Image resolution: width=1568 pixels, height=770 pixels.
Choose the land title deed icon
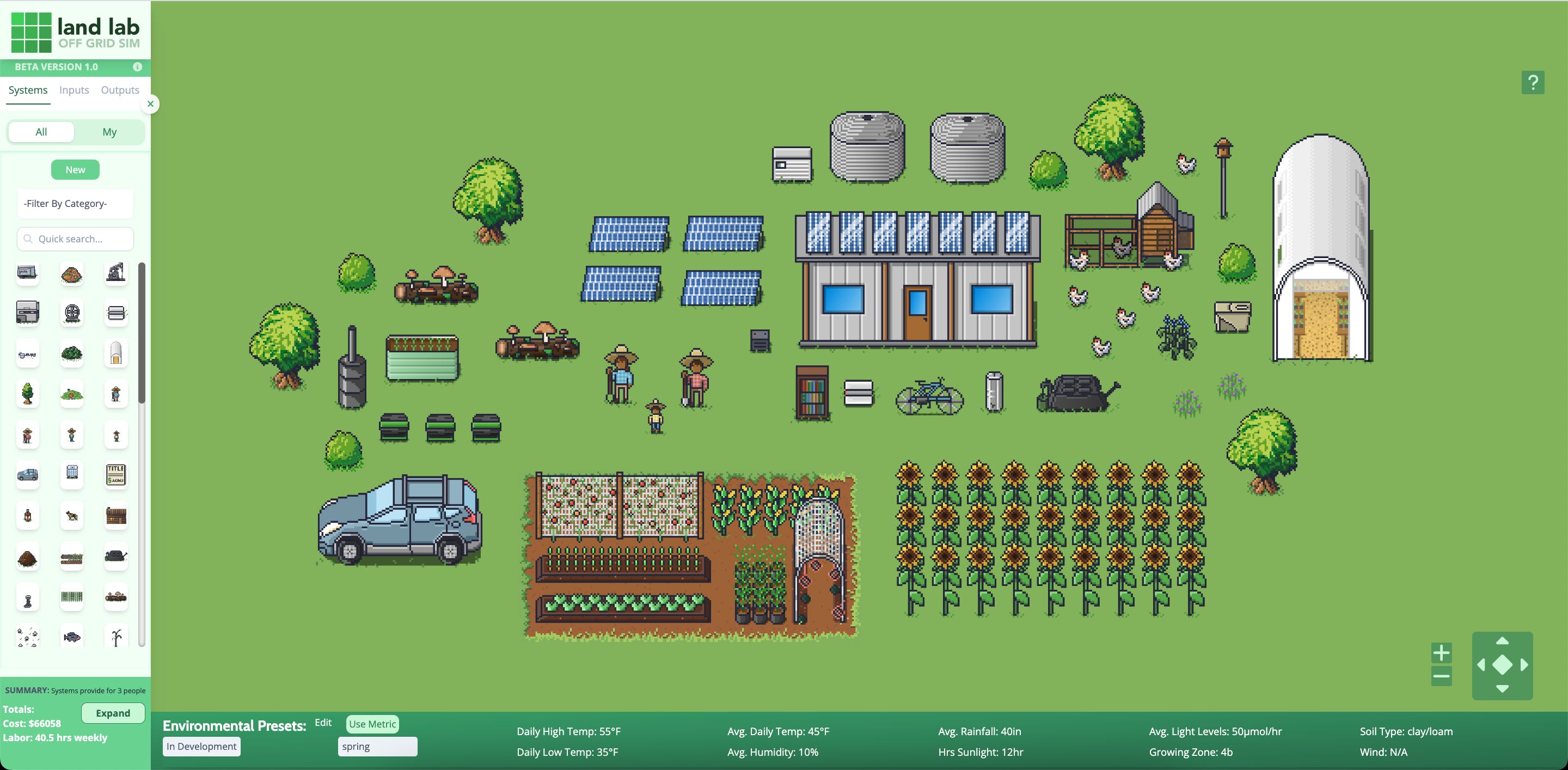tap(115, 475)
